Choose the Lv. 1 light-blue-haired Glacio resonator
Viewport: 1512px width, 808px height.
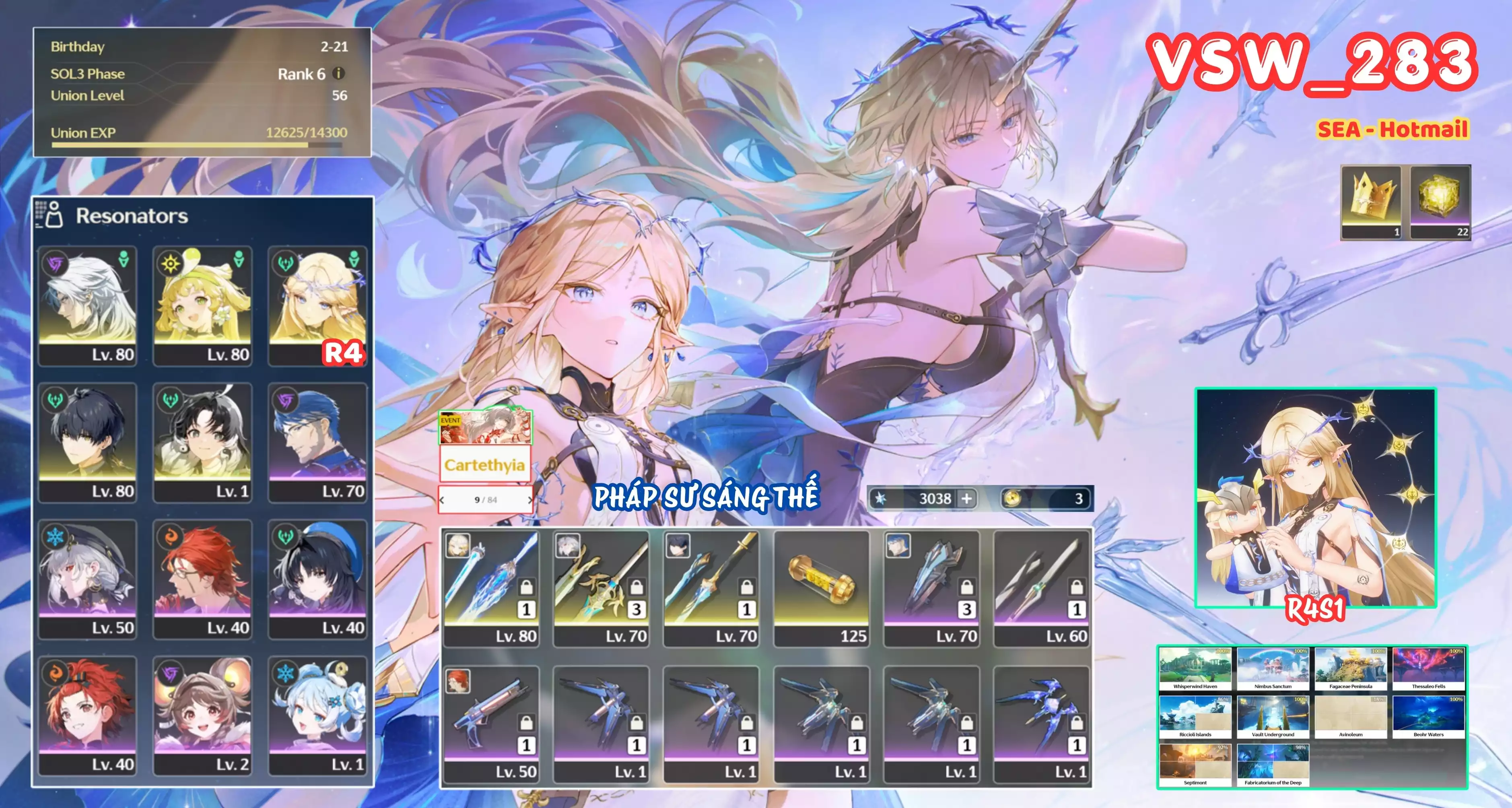[x=317, y=716]
